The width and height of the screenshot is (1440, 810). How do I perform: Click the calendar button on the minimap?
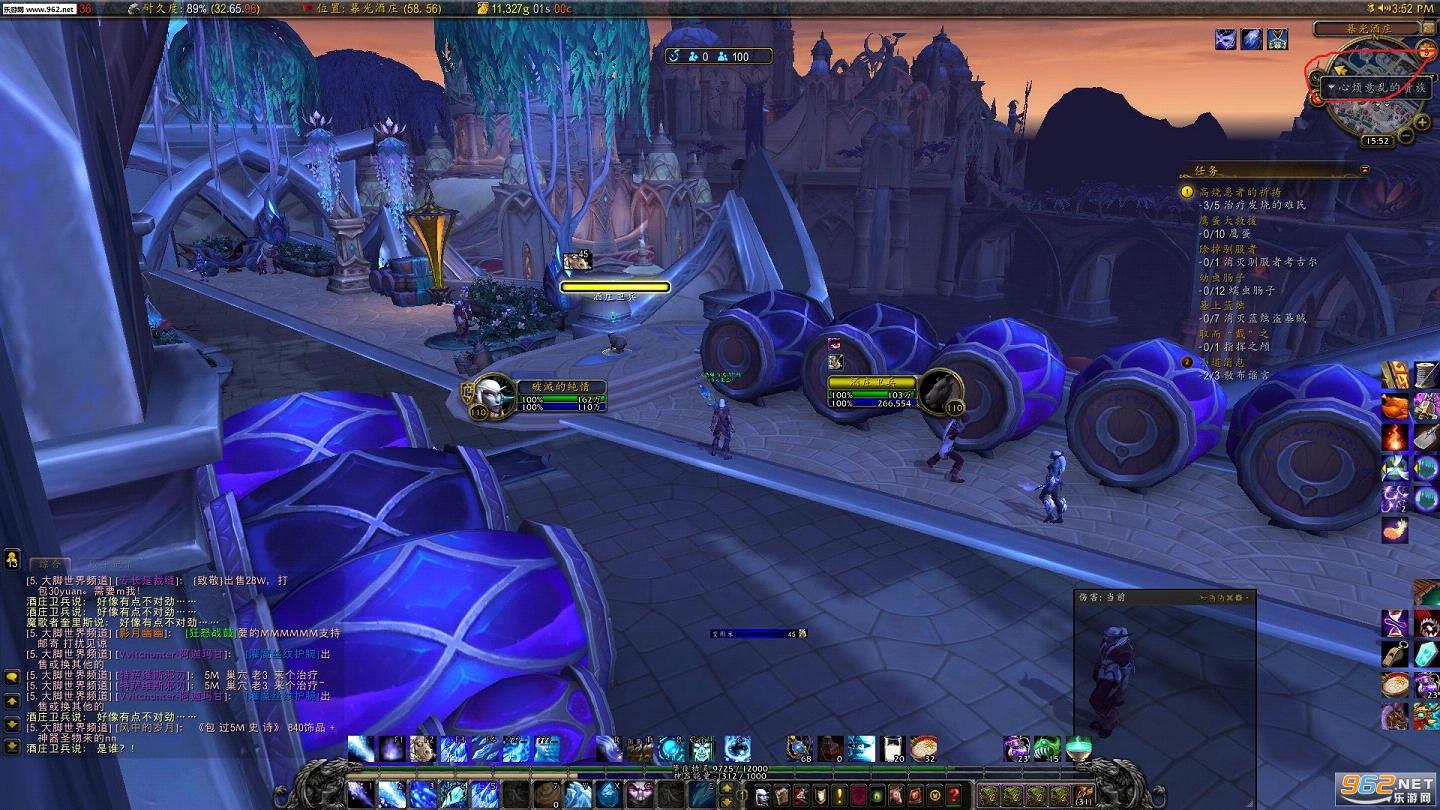[1424, 51]
